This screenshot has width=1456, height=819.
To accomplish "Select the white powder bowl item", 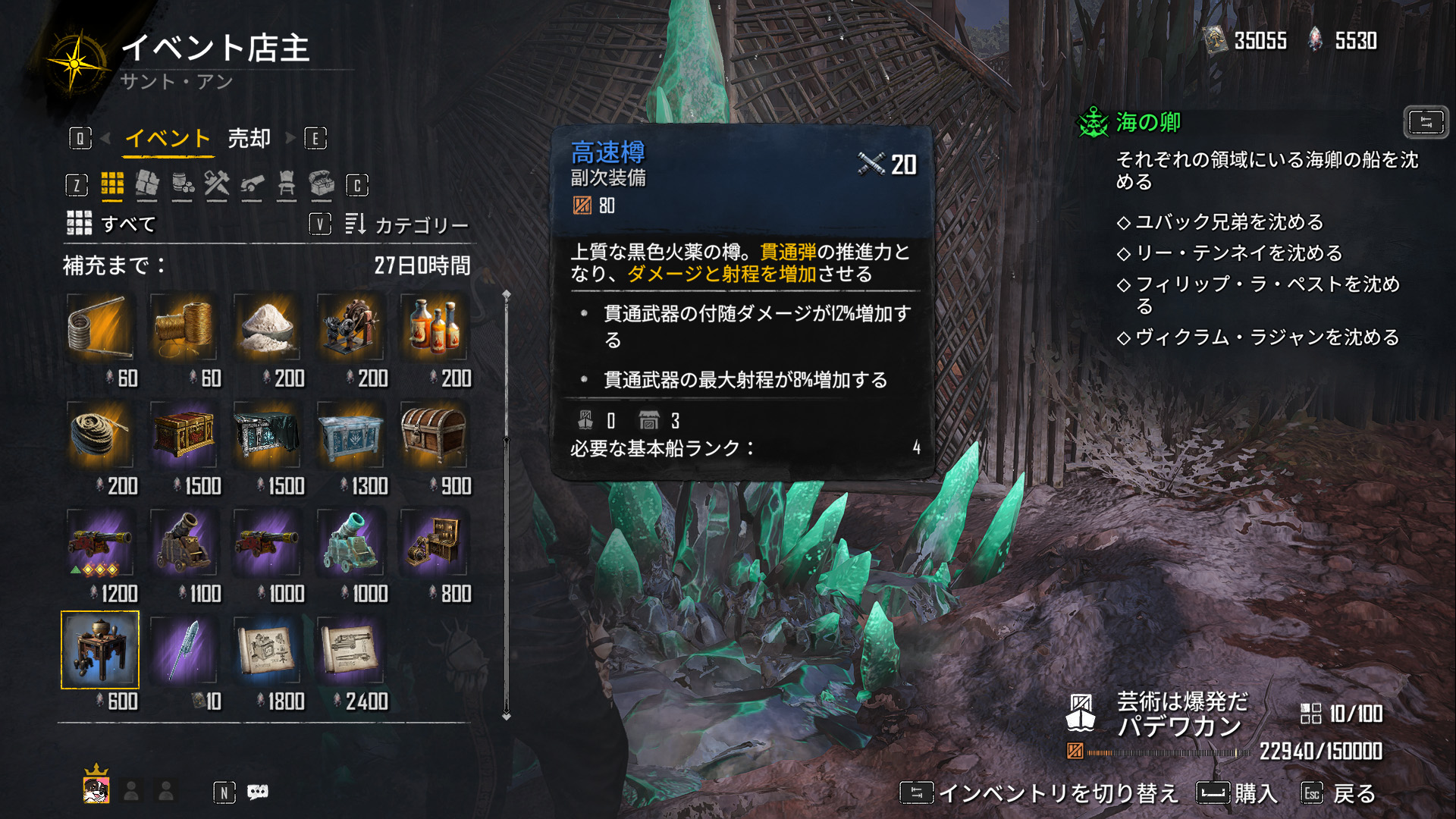I will click(266, 327).
